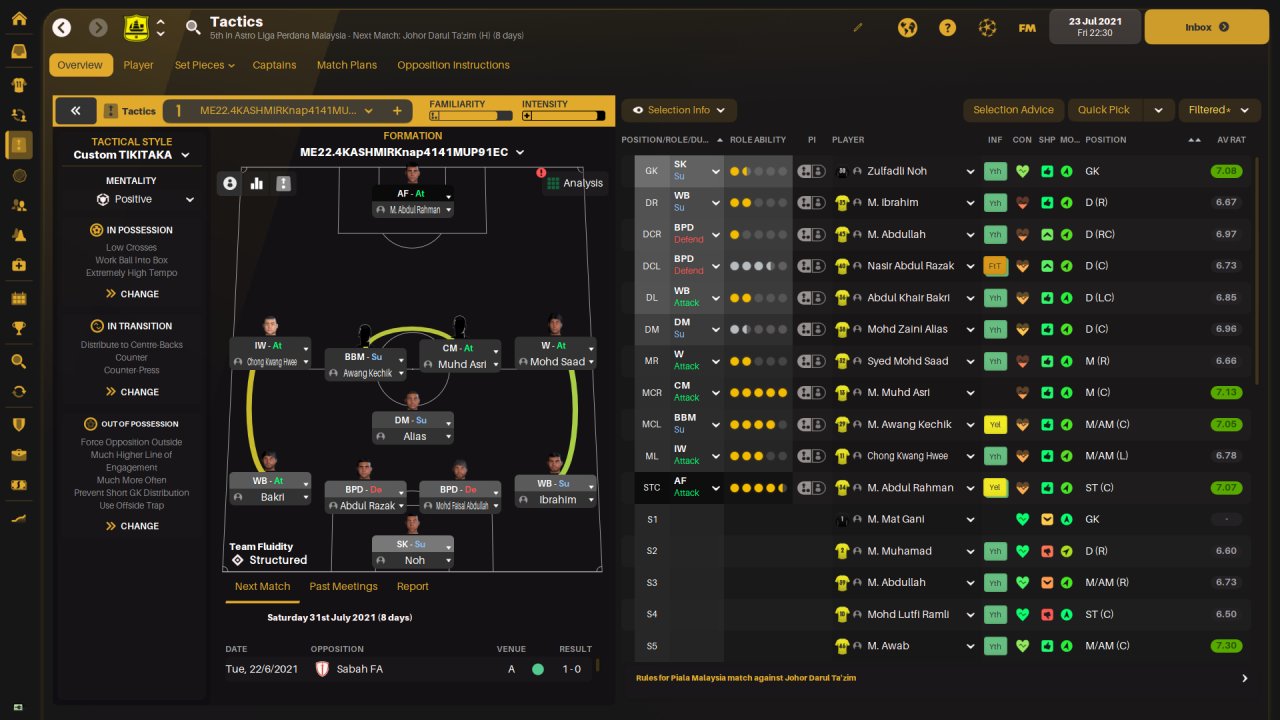The width and height of the screenshot is (1280, 720).
Task: Use Quick Pick to select the team
Action: tap(1104, 110)
